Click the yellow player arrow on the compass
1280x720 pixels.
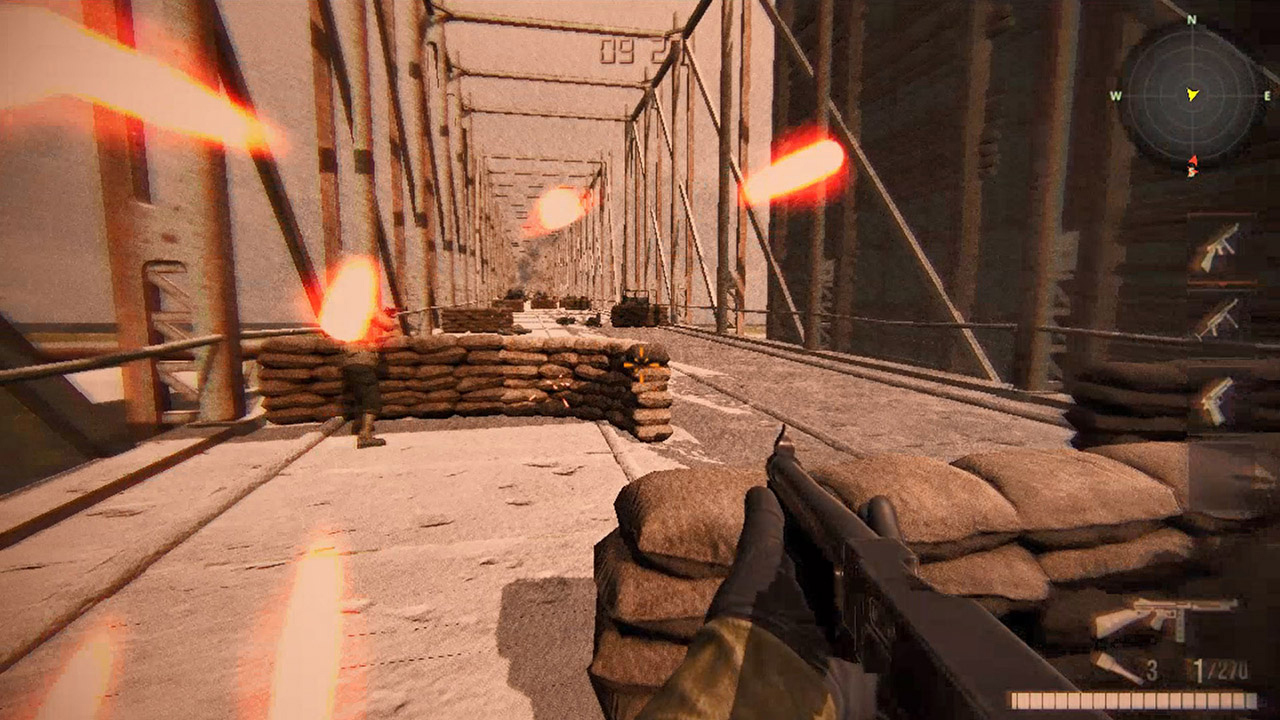click(1192, 94)
